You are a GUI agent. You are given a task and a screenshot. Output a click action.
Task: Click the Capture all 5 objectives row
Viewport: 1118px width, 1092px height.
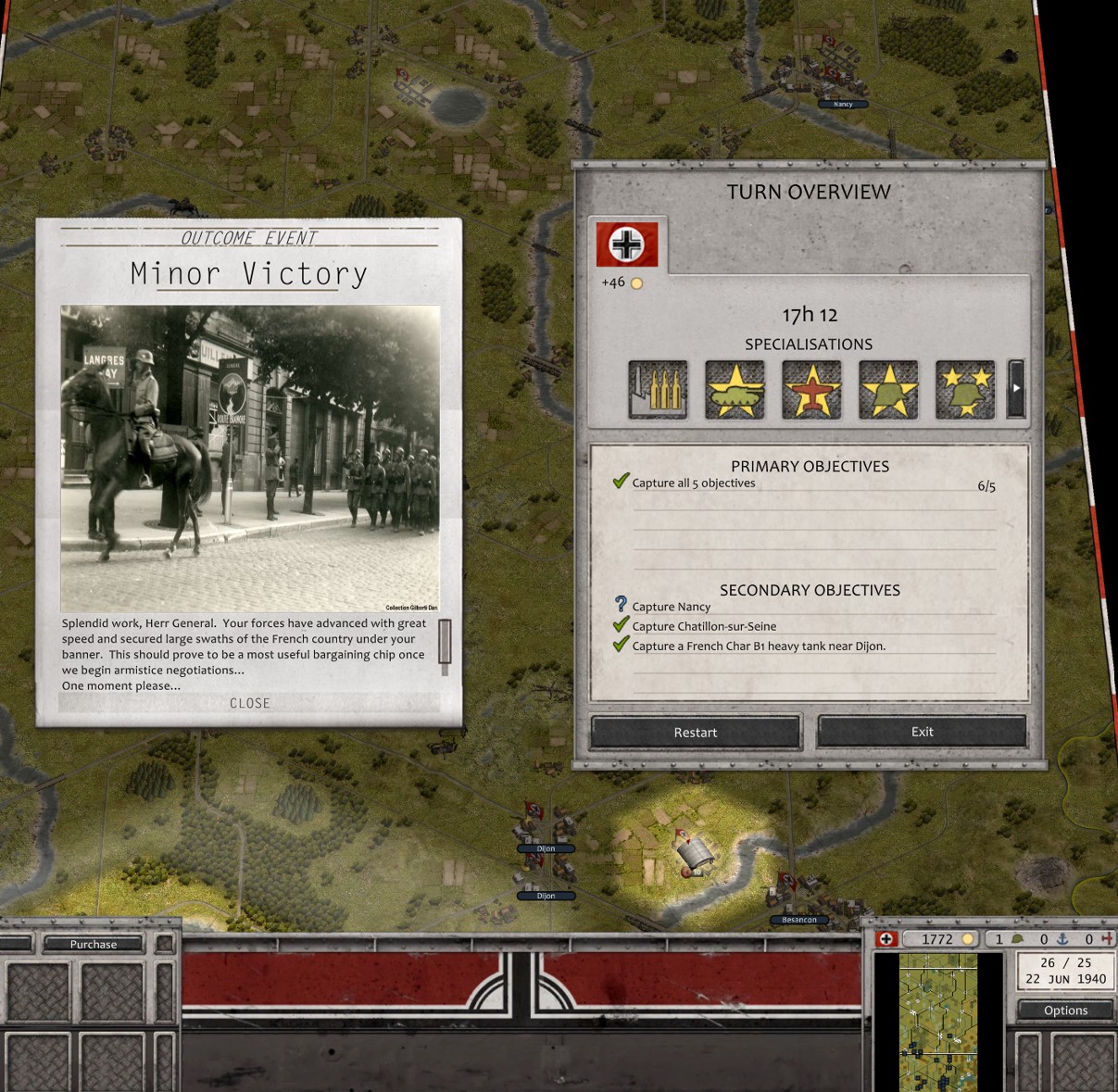(694, 483)
